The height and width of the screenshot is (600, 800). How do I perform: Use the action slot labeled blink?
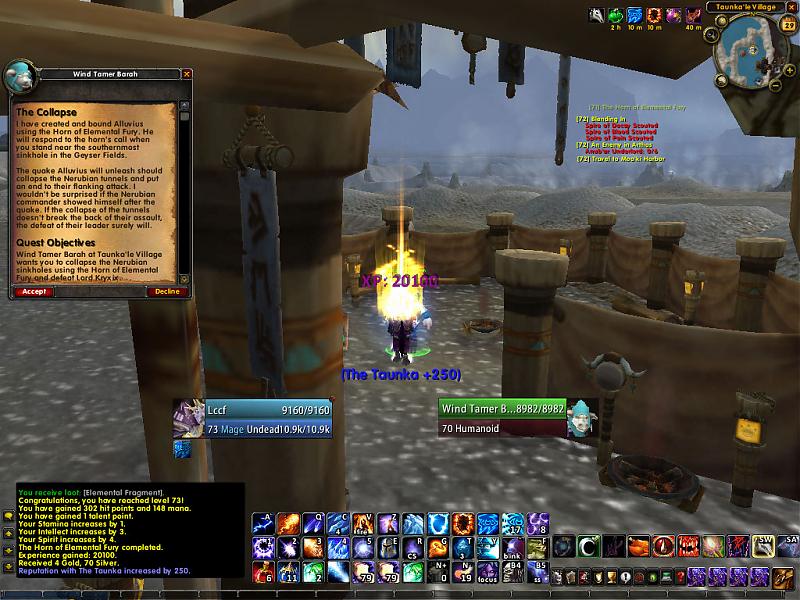click(512, 548)
